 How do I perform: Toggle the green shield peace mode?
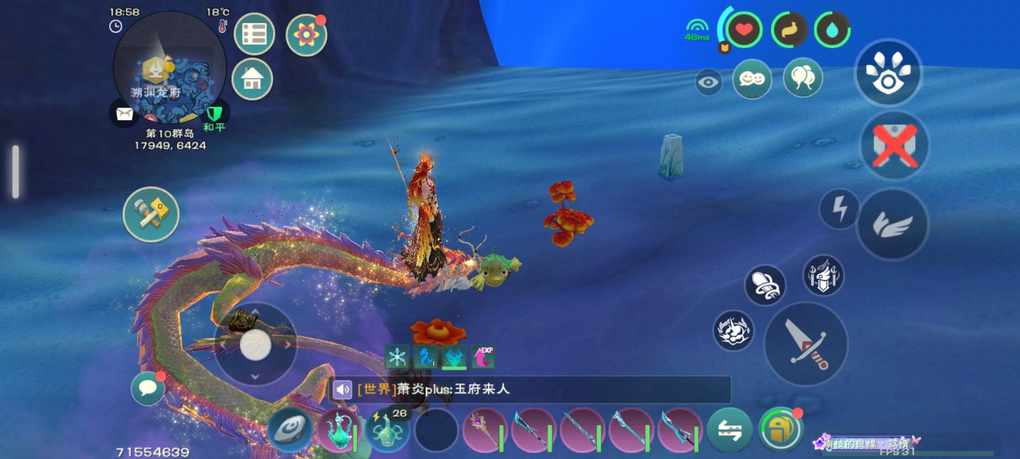[214, 112]
